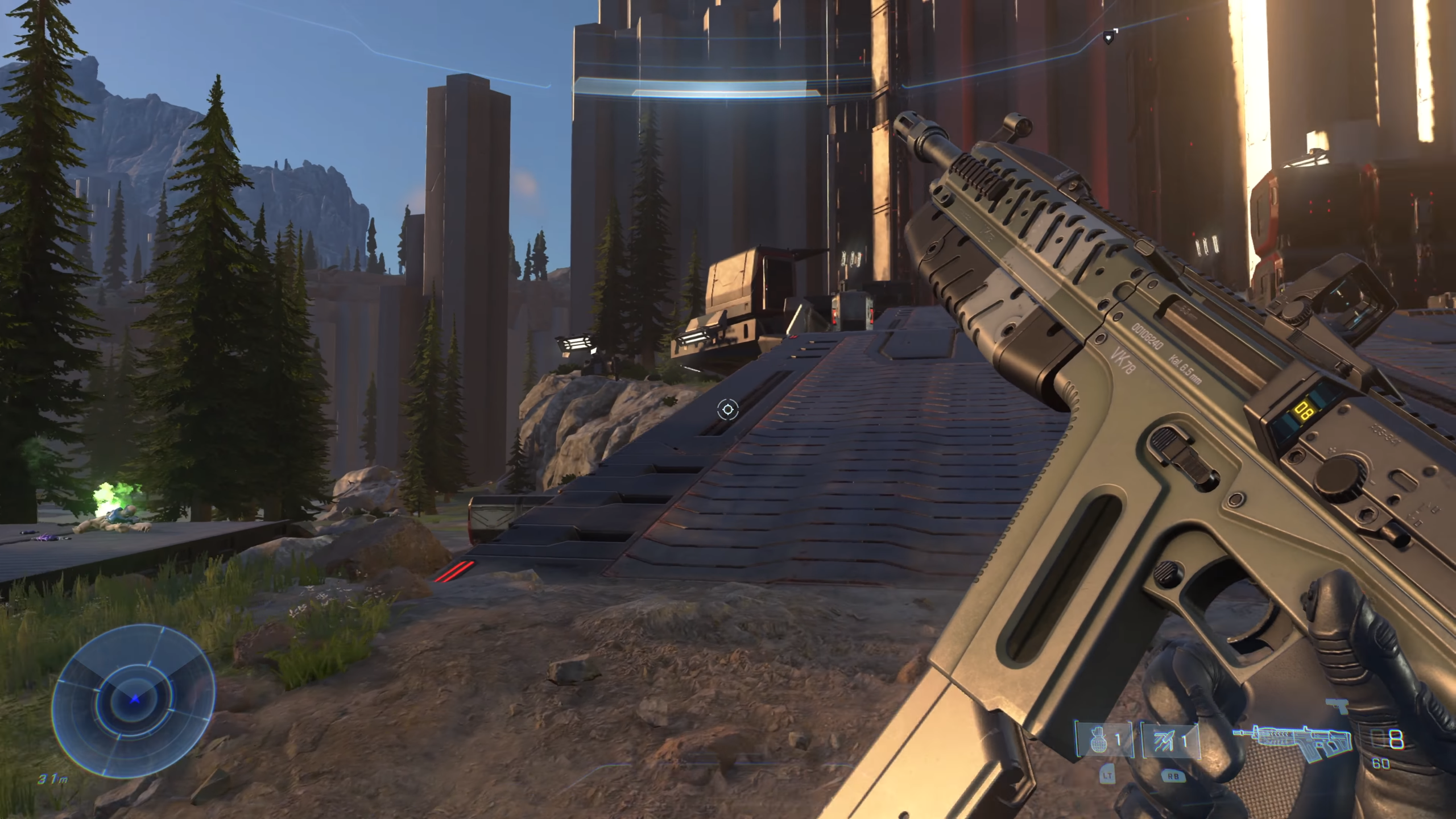Activate the grappleshot equipment slot
The width and height of the screenshot is (1456, 819).
tap(1170, 740)
